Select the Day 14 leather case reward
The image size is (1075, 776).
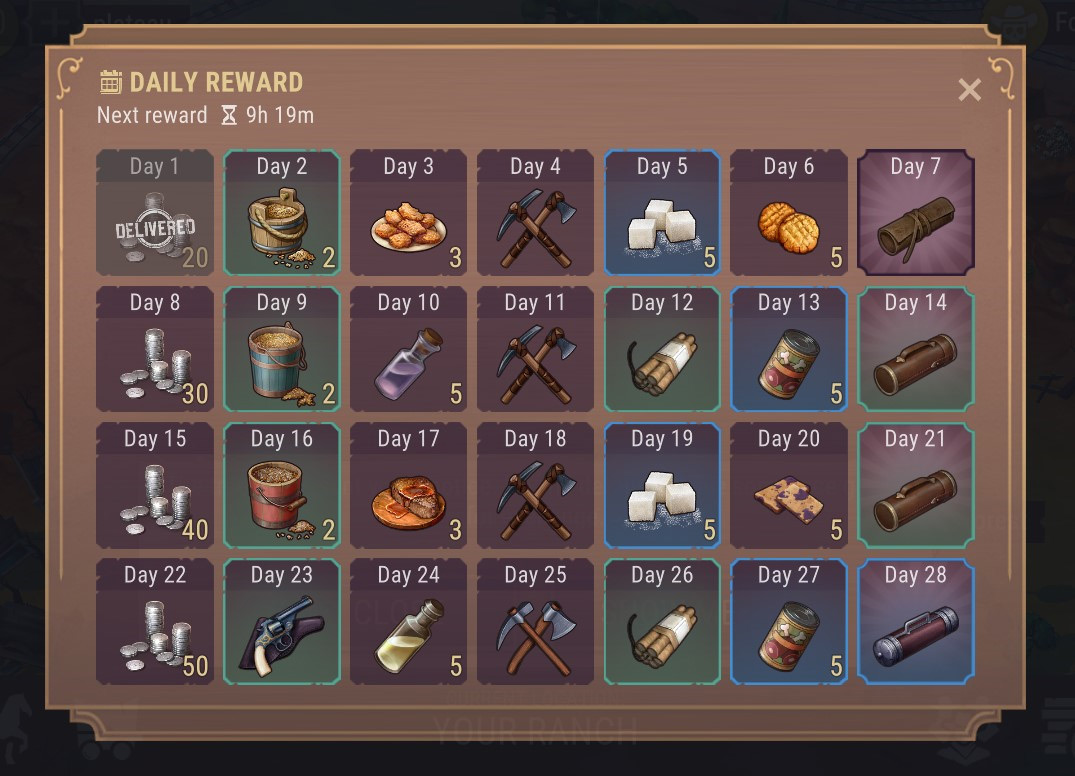tap(915, 349)
